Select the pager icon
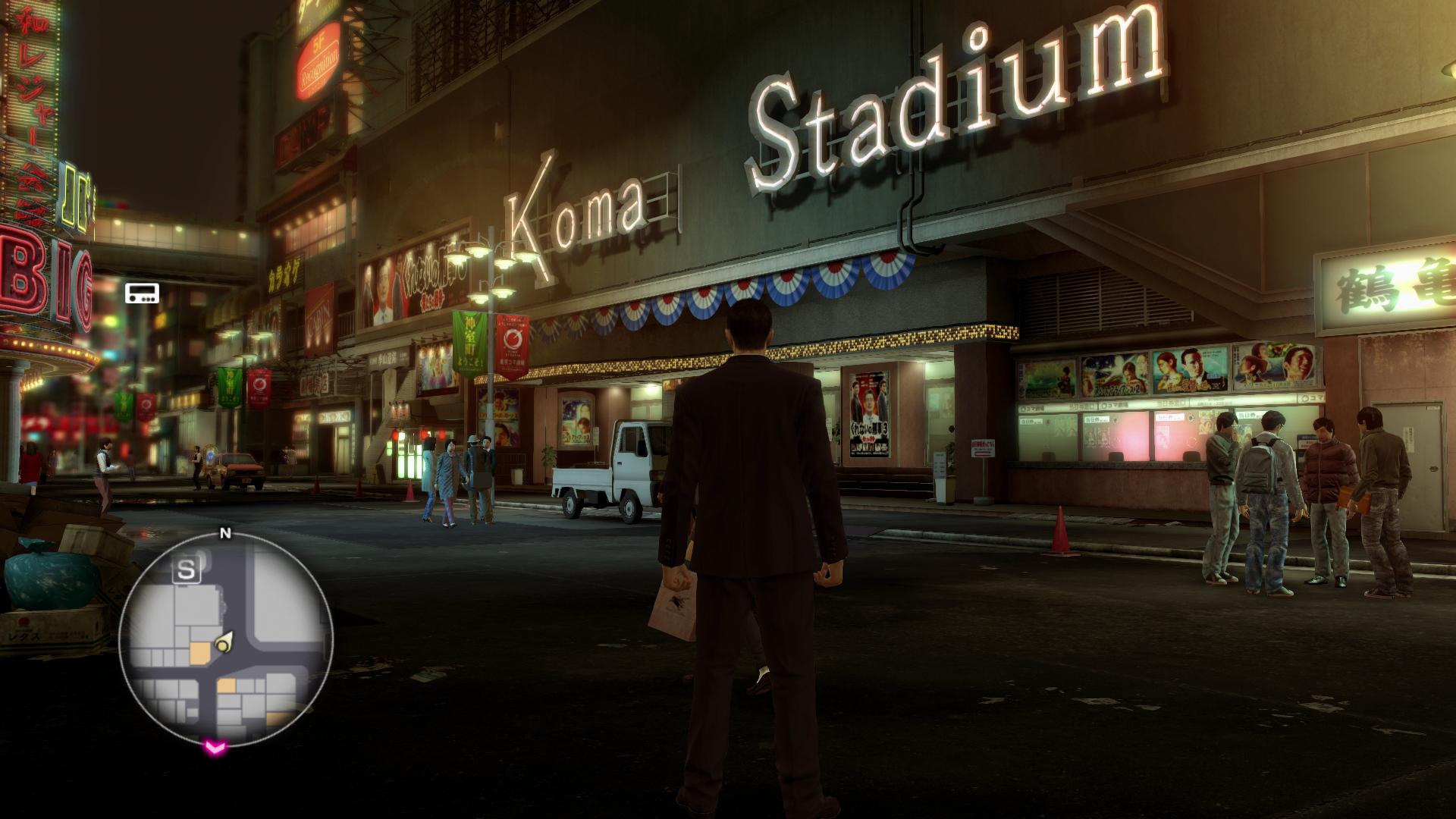This screenshot has width=1456, height=819. click(x=143, y=293)
